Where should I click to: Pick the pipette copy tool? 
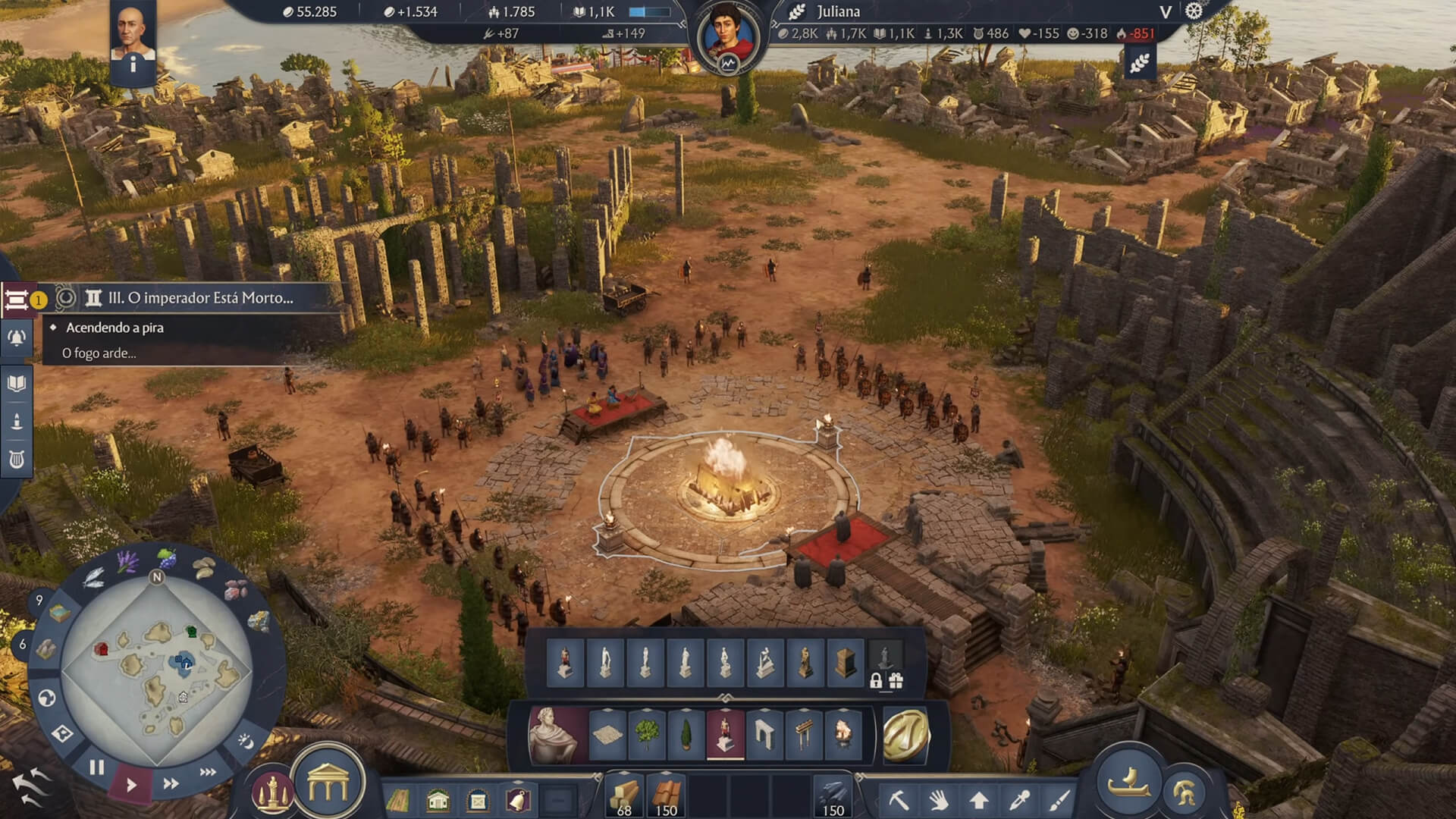point(1019,800)
